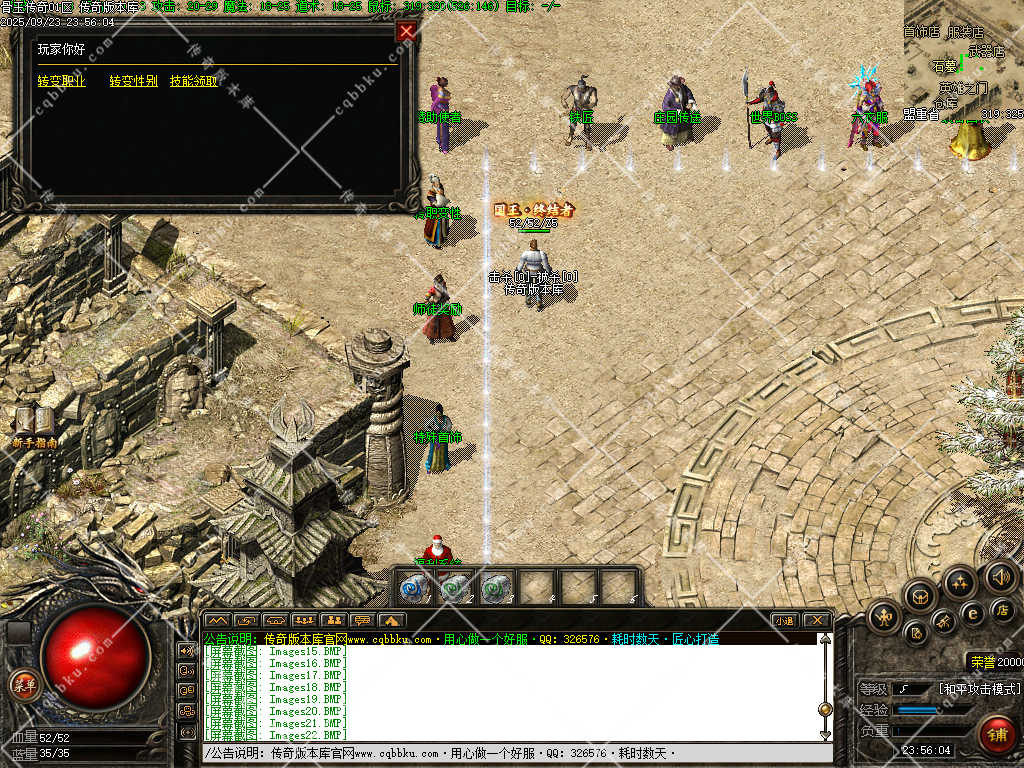This screenshot has height=768, width=1024.
Task: Use the blue swirl stone in hotbar slot 1
Action: click(x=415, y=587)
